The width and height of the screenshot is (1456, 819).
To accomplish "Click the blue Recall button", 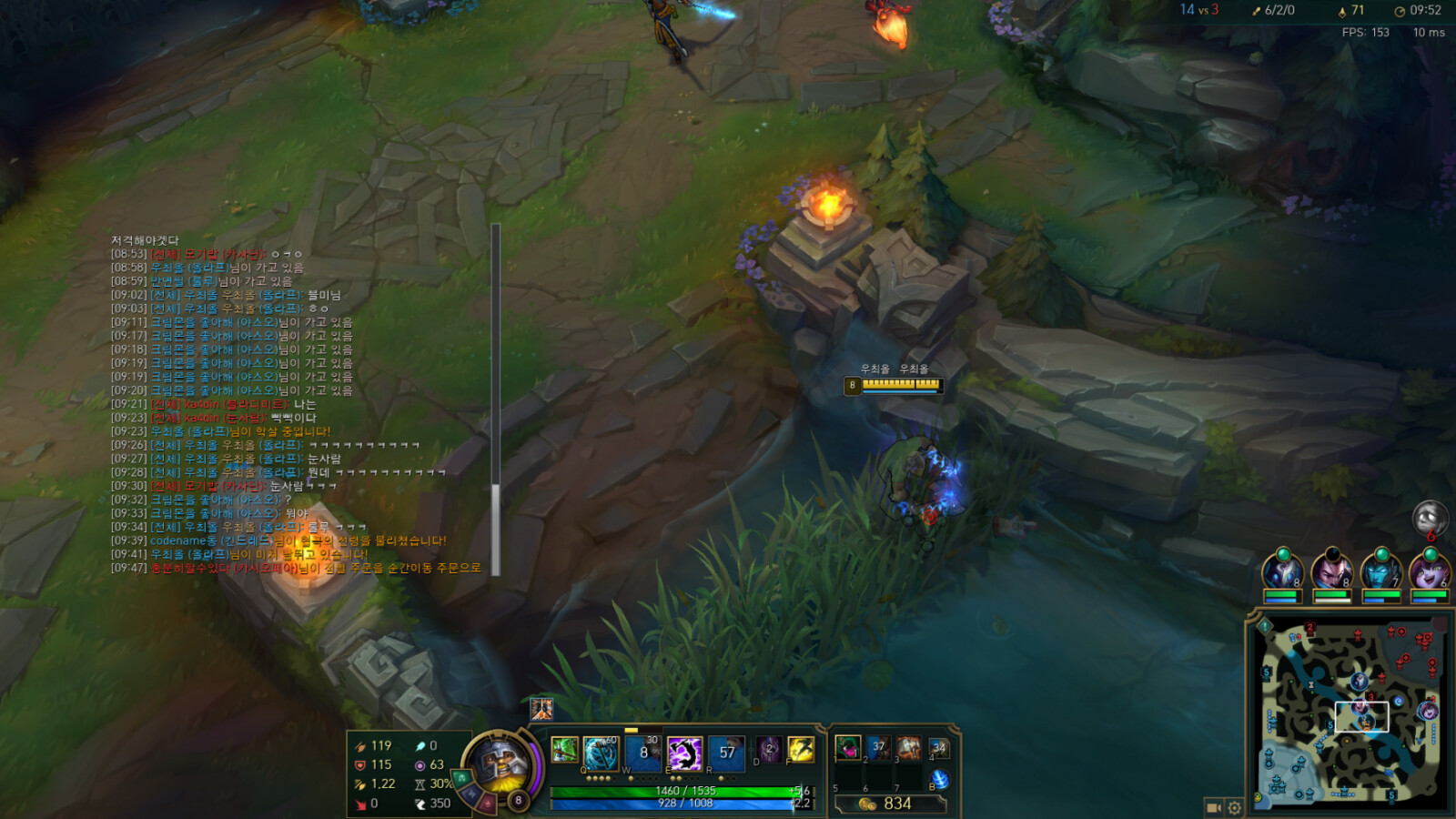I will [940, 780].
